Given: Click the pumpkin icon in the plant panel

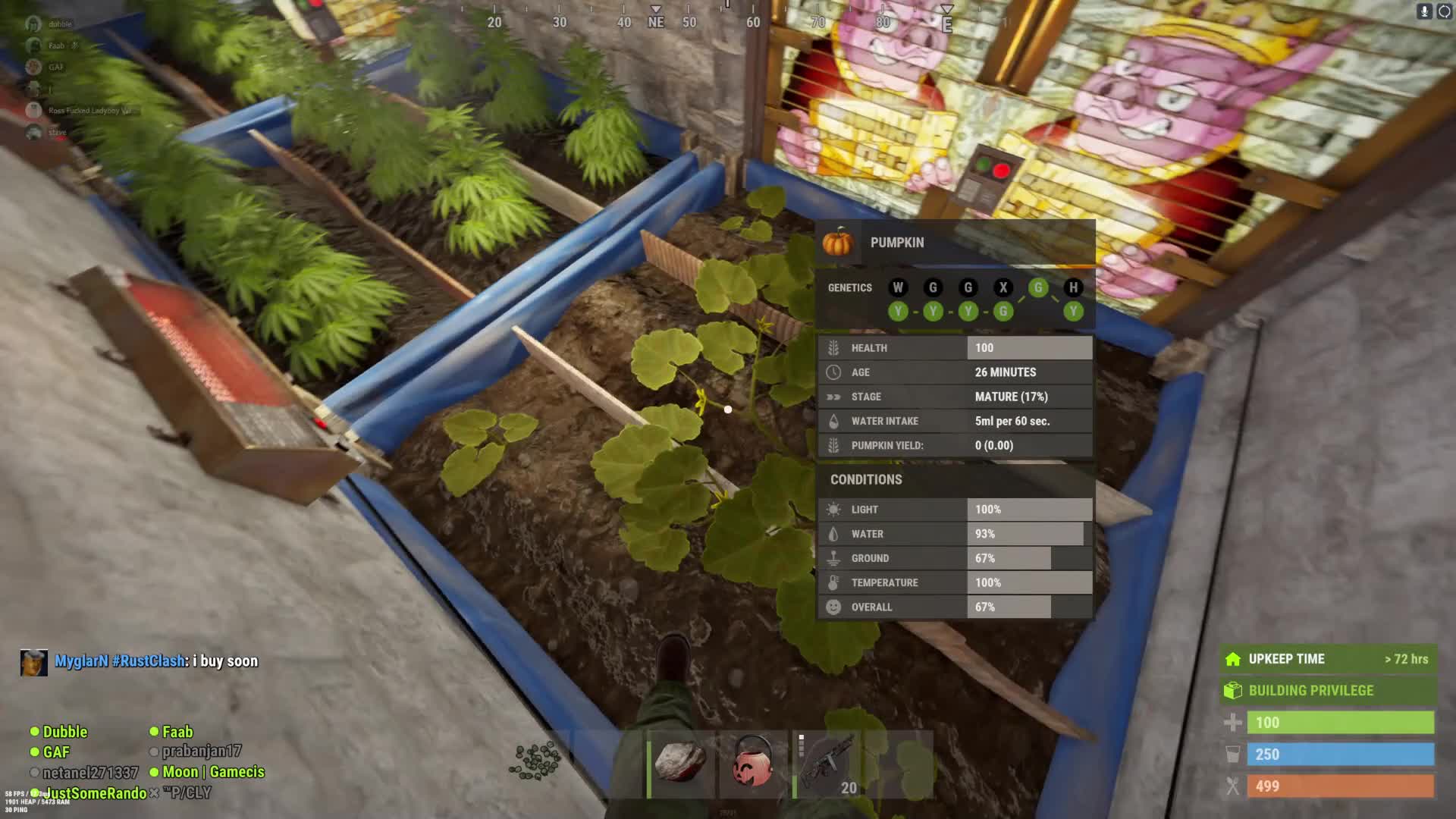Looking at the screenshot, I should coord(838,243).
